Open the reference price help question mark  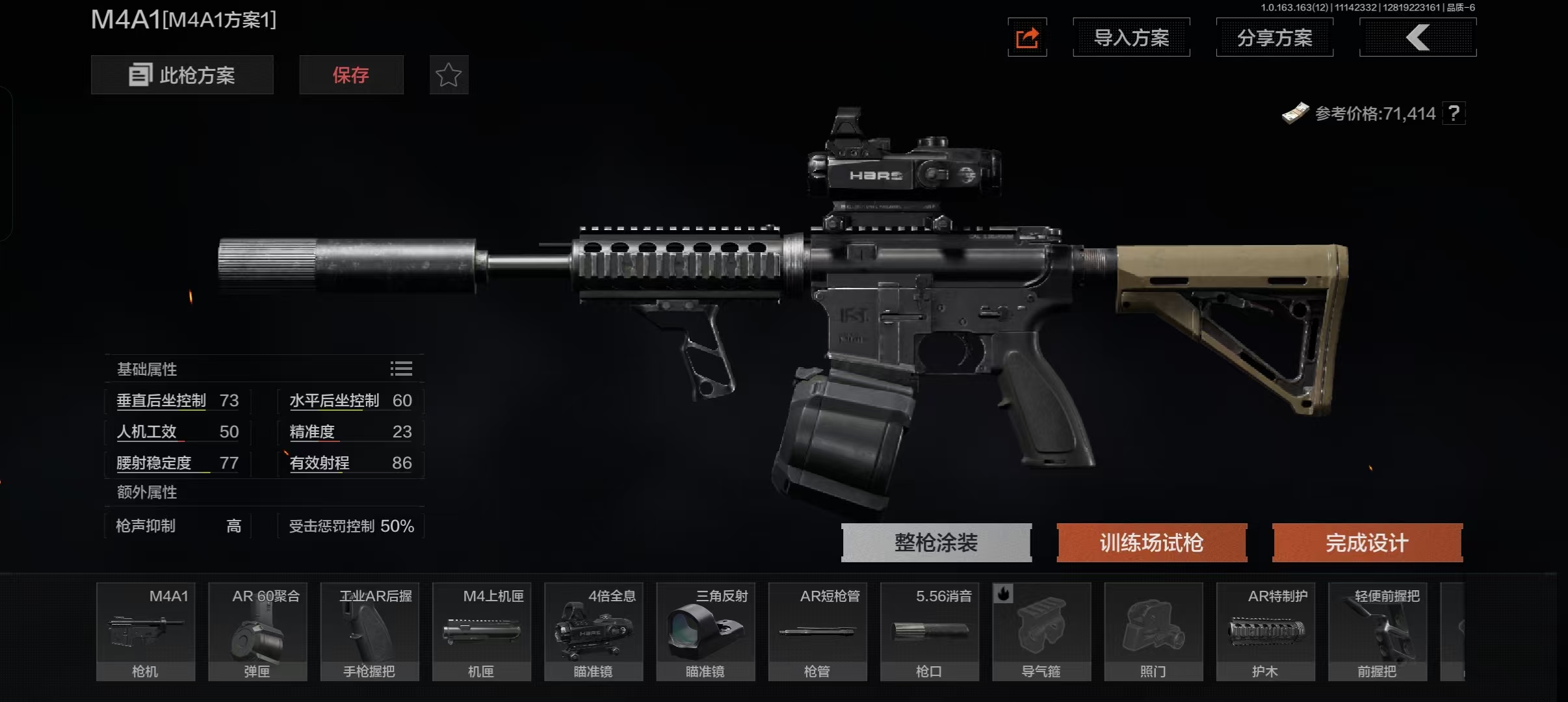click(1455, 114)
